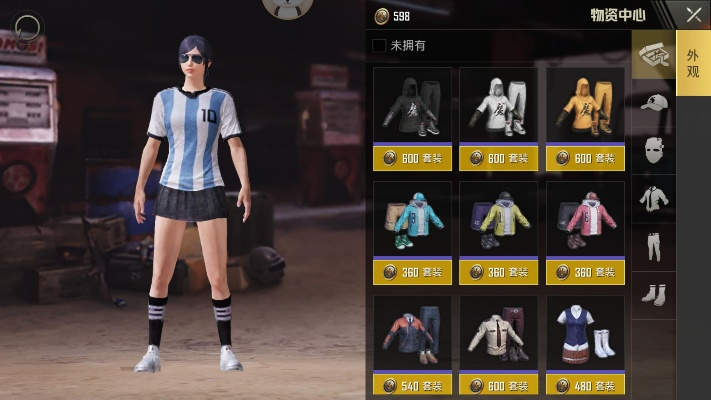Tap the gold coin balance icon
The width and height of the screenshot is (711, 400).
pos(381,16)
